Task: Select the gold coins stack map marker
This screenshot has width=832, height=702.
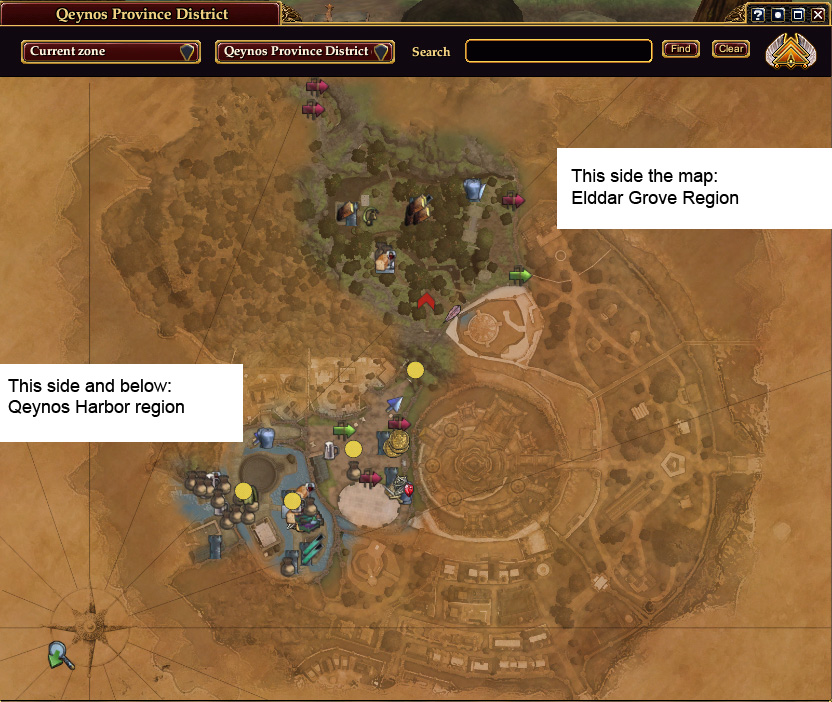Action: coord(398,443)
